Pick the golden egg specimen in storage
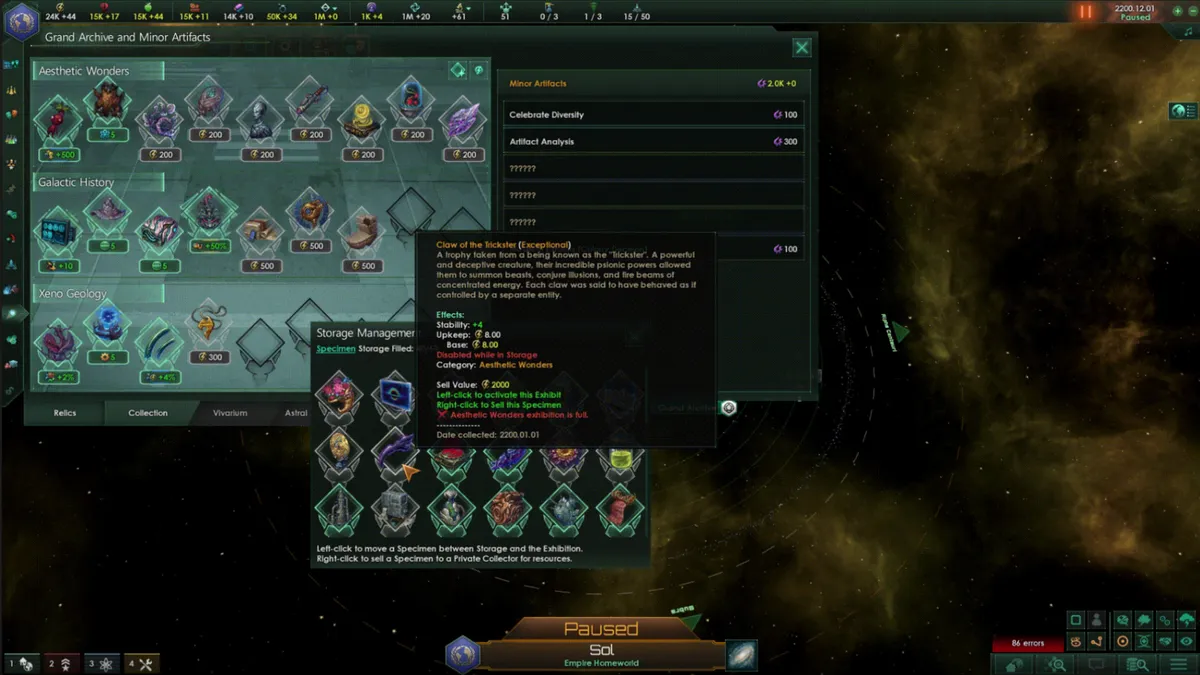 (x=337, y=451)
